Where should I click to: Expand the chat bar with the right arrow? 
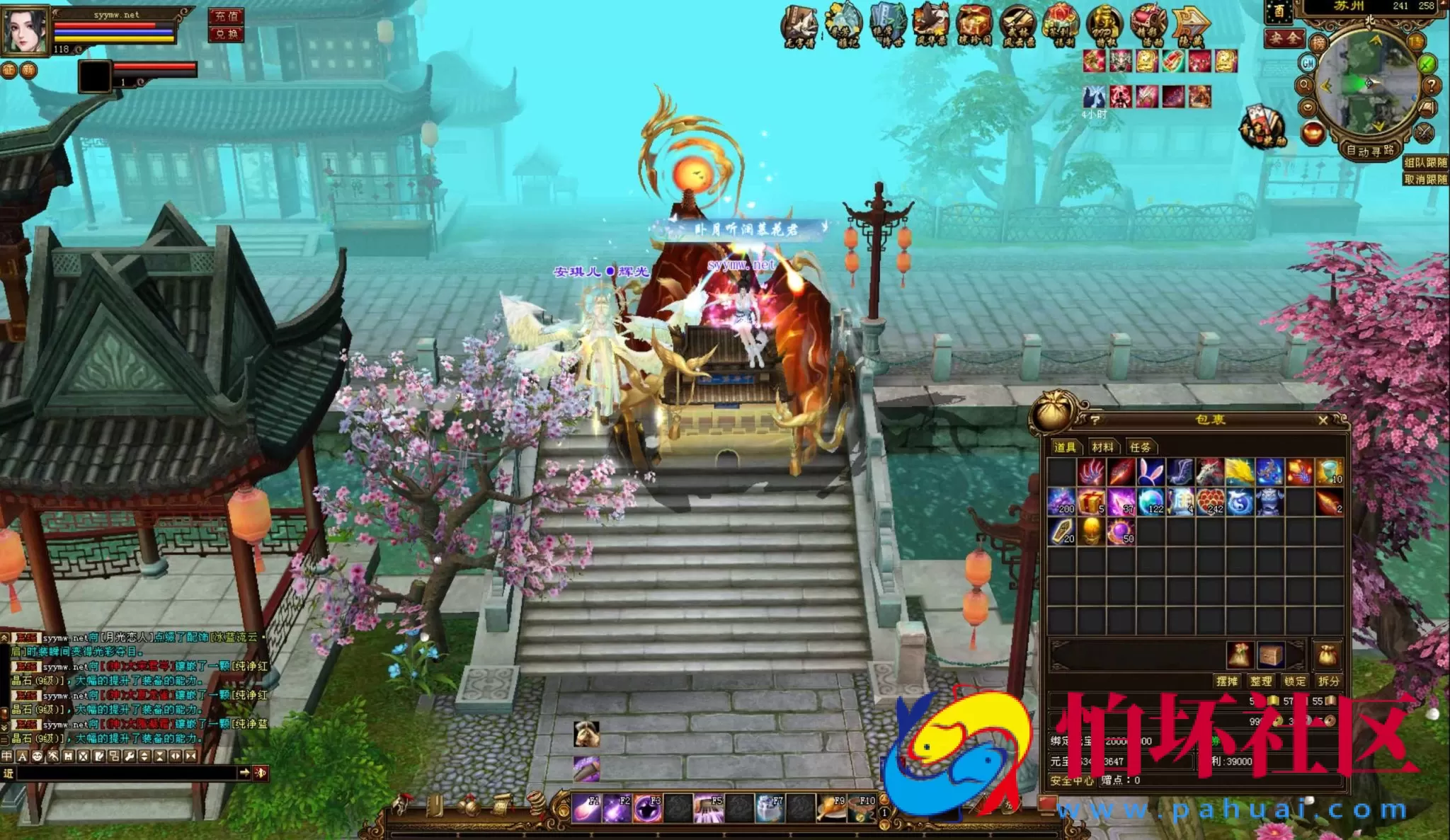(x=245, y=773)
